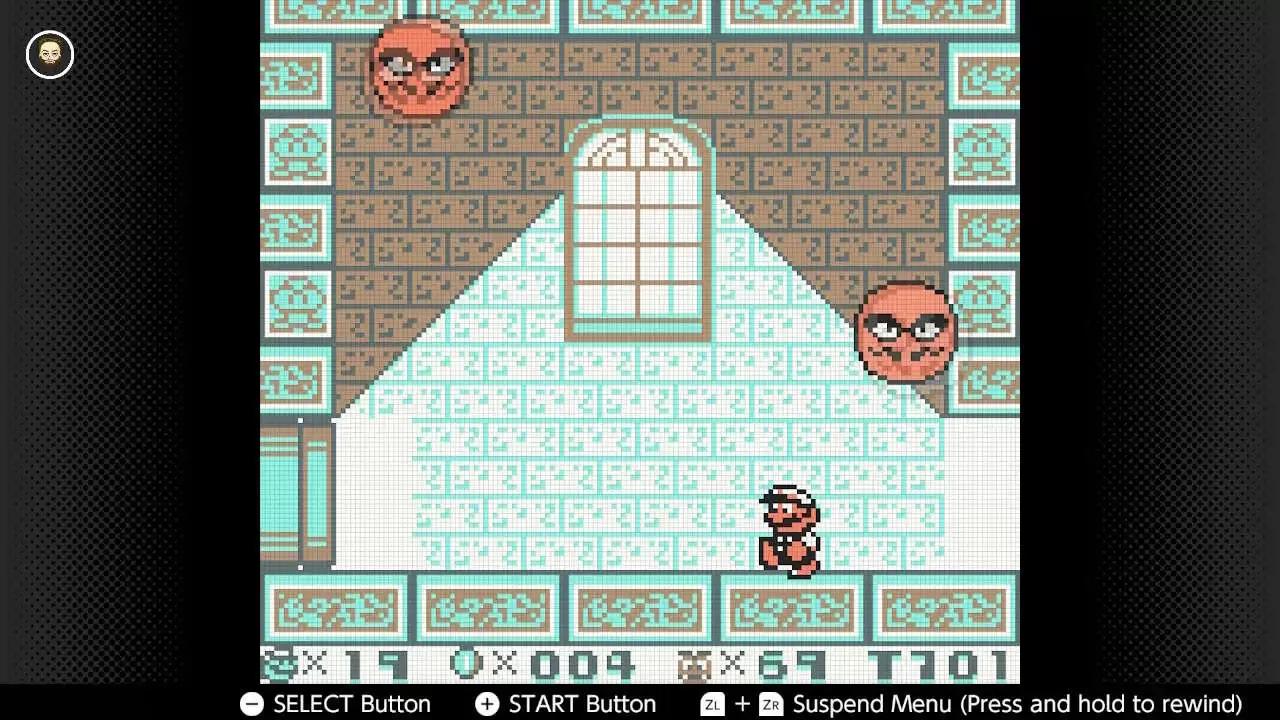Click the Mii avatar in the top-left corner
The height and width of the screenshot is (720, 1280).
point(49,55)
